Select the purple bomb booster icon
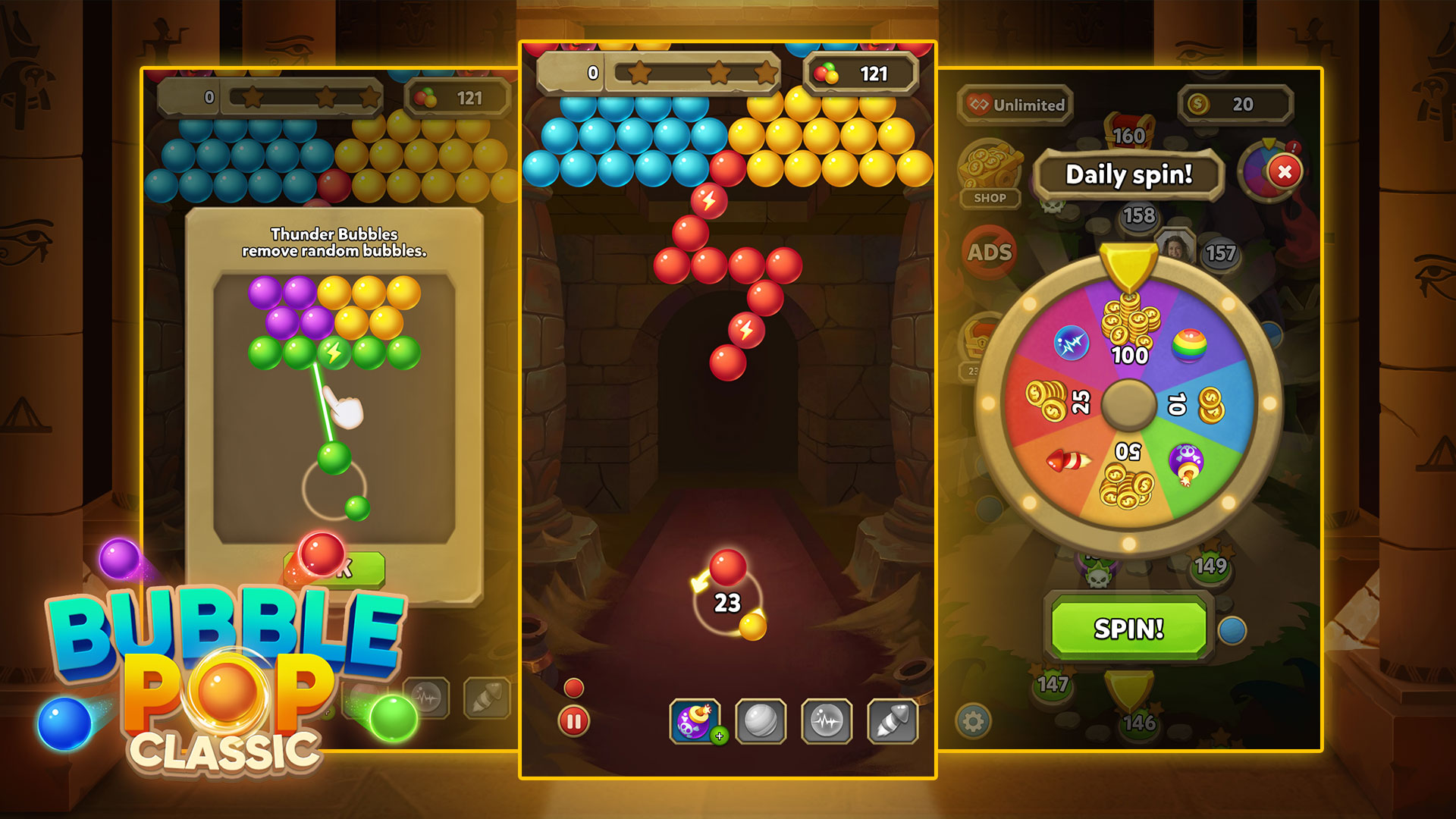The image size is (1456, 819). coord(695,720)
